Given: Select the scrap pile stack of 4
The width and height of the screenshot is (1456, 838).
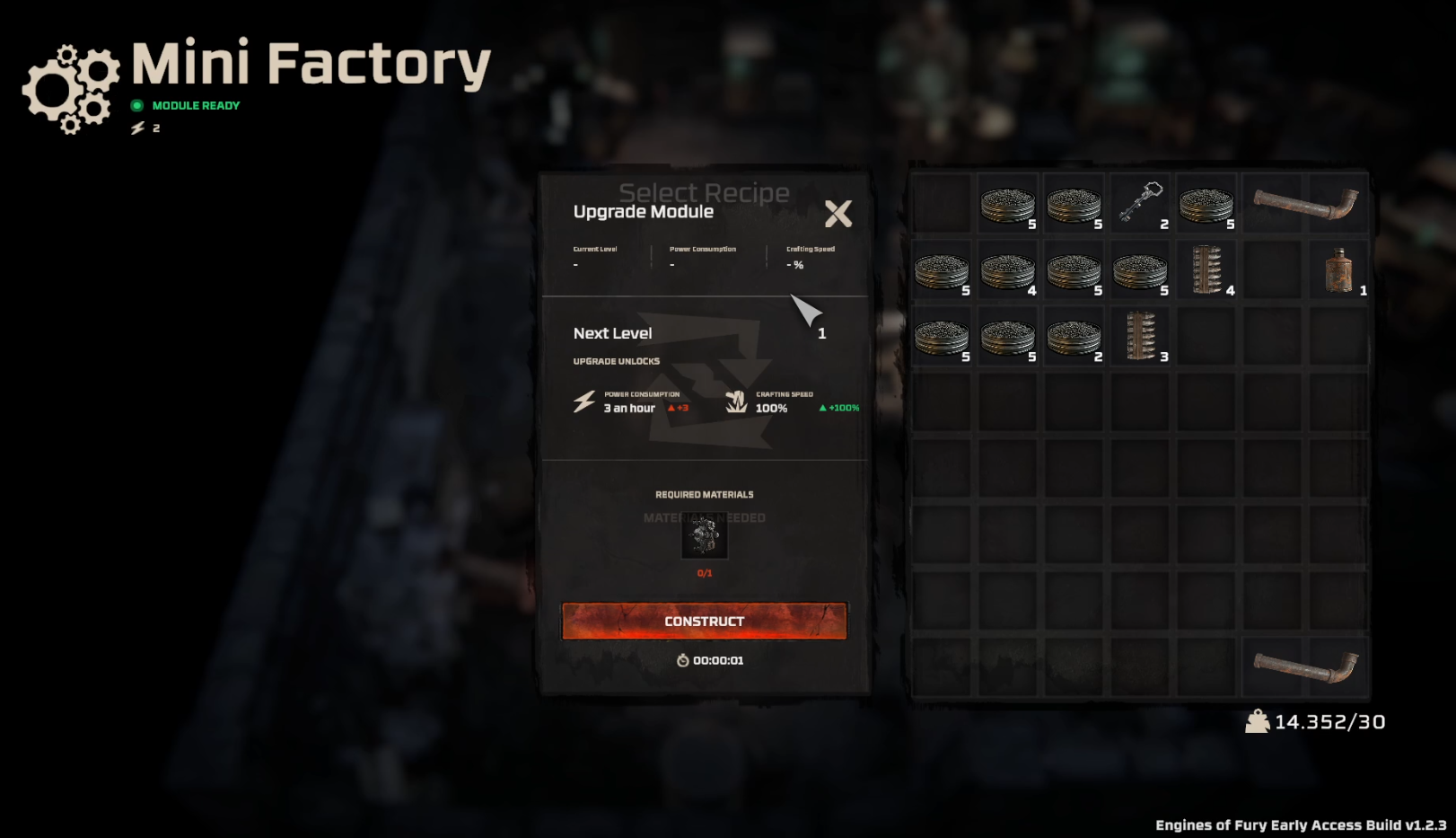Looking at the screenshot, I should pyautogui.click(x=1007, y=270).
